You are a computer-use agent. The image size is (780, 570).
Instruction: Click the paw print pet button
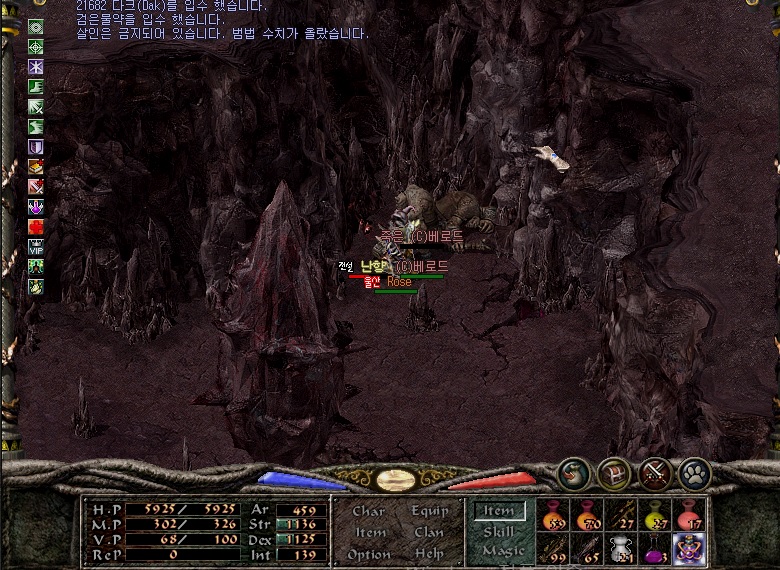coord(694,472)
